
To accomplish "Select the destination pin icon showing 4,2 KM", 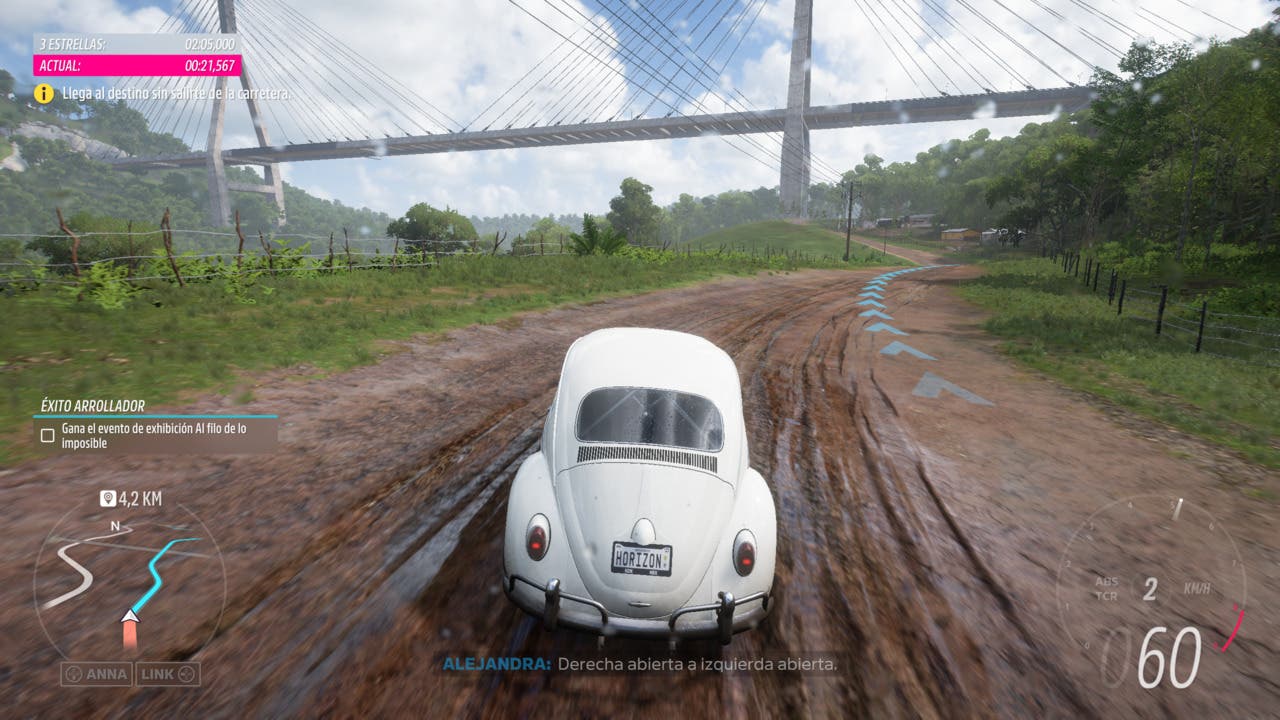I will coord(108,498).
